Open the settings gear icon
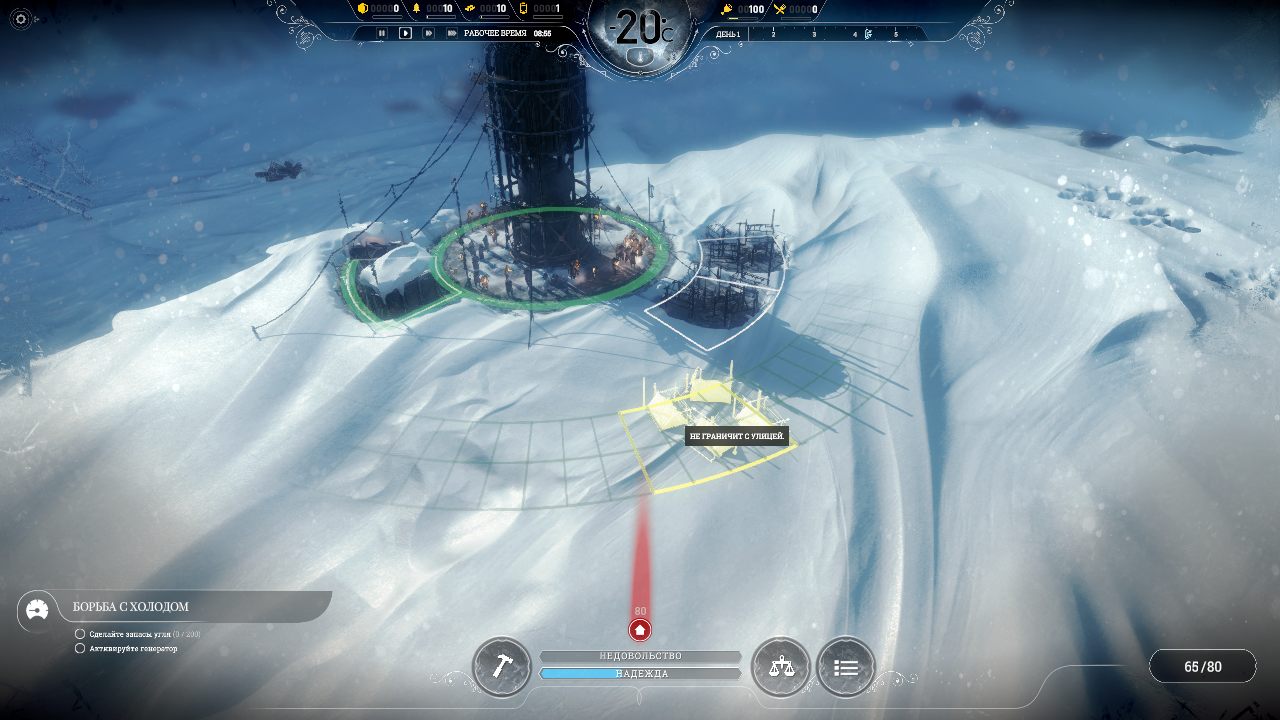Screen dimensions: 1280x720 tap(22, 19)
